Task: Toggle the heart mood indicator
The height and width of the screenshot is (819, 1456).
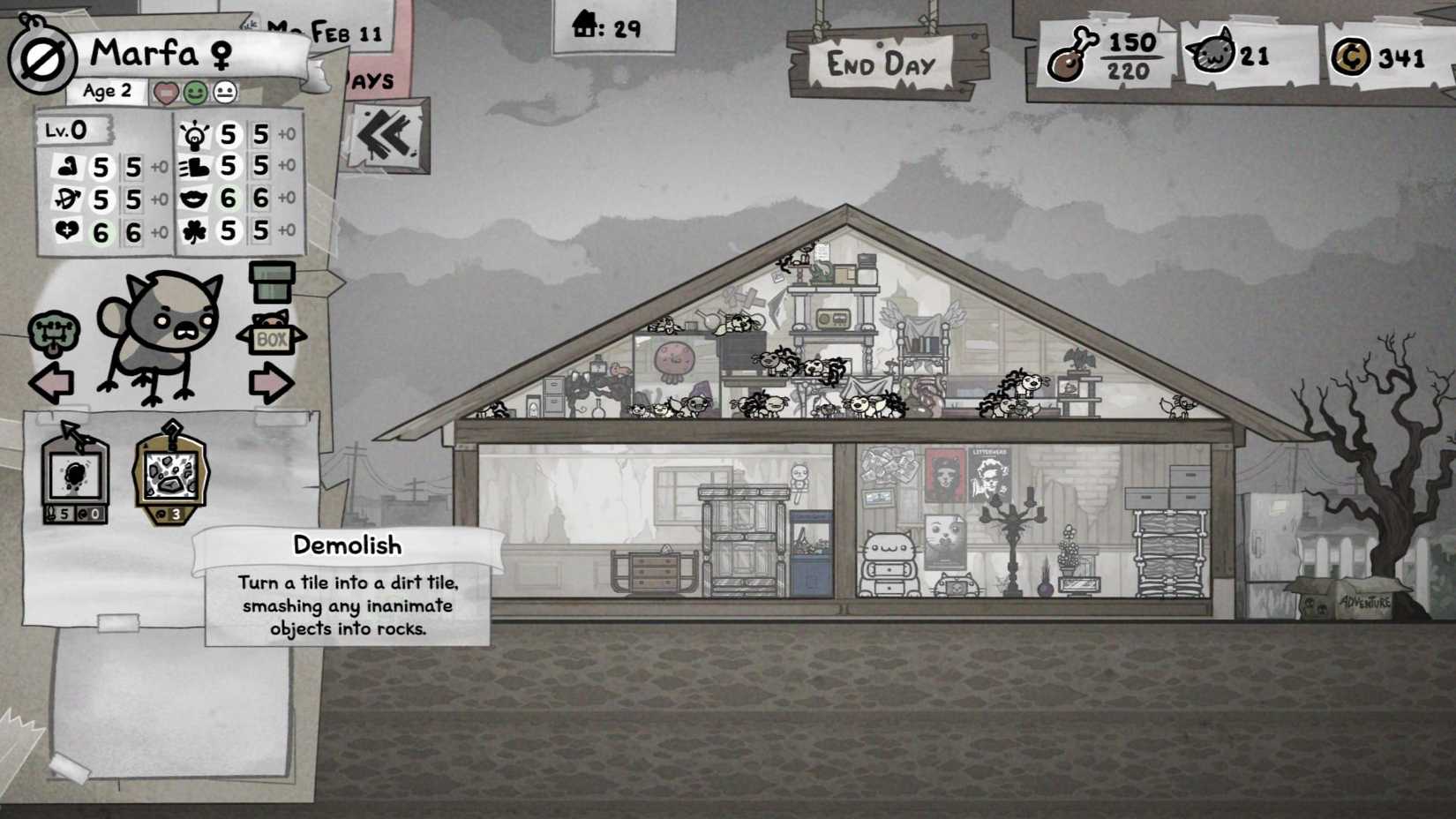Action: (164, 91)
